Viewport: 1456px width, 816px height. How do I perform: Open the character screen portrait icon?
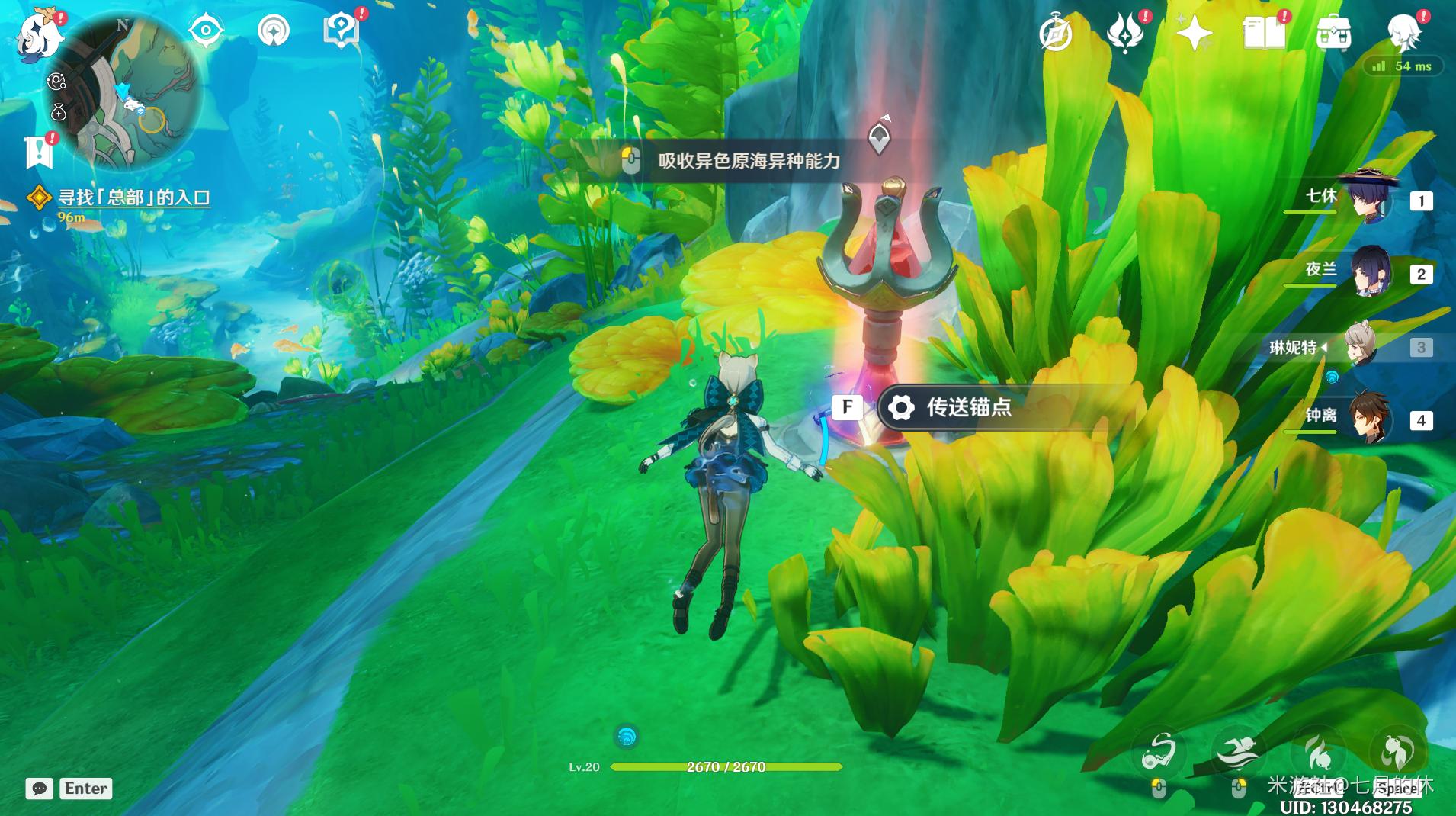point(1403,34)
